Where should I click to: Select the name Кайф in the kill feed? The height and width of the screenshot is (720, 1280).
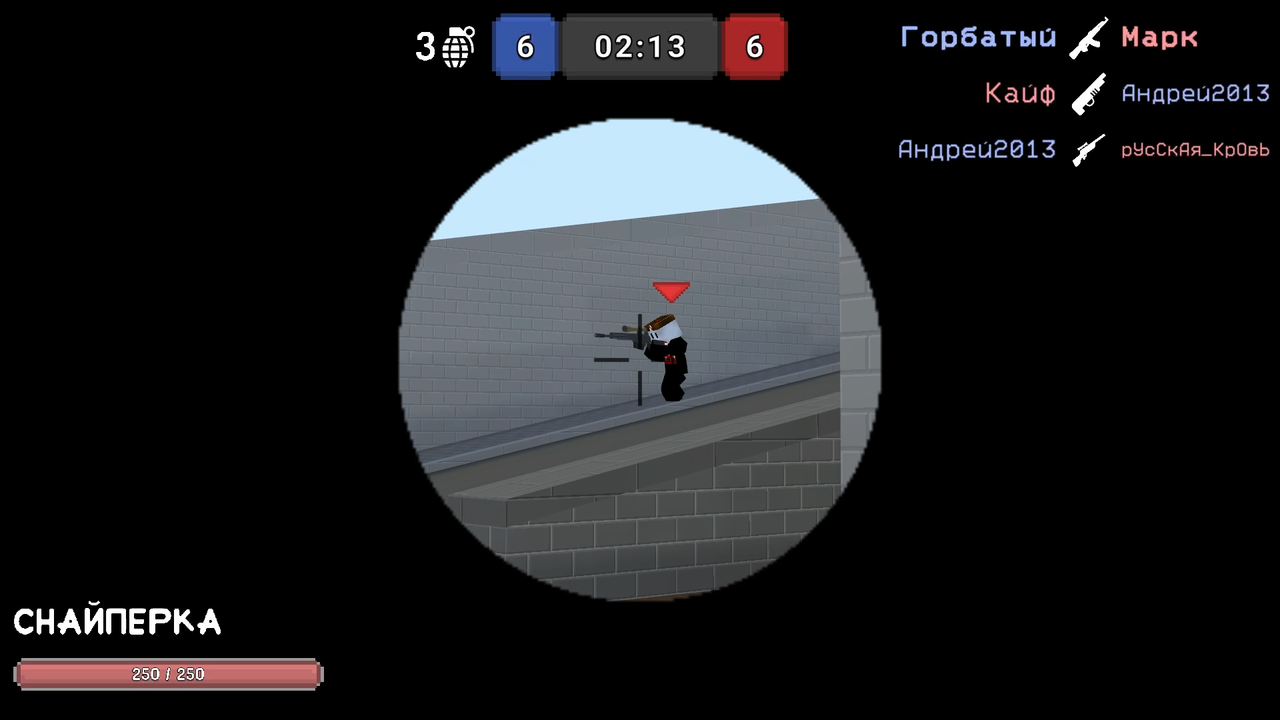1020,92
